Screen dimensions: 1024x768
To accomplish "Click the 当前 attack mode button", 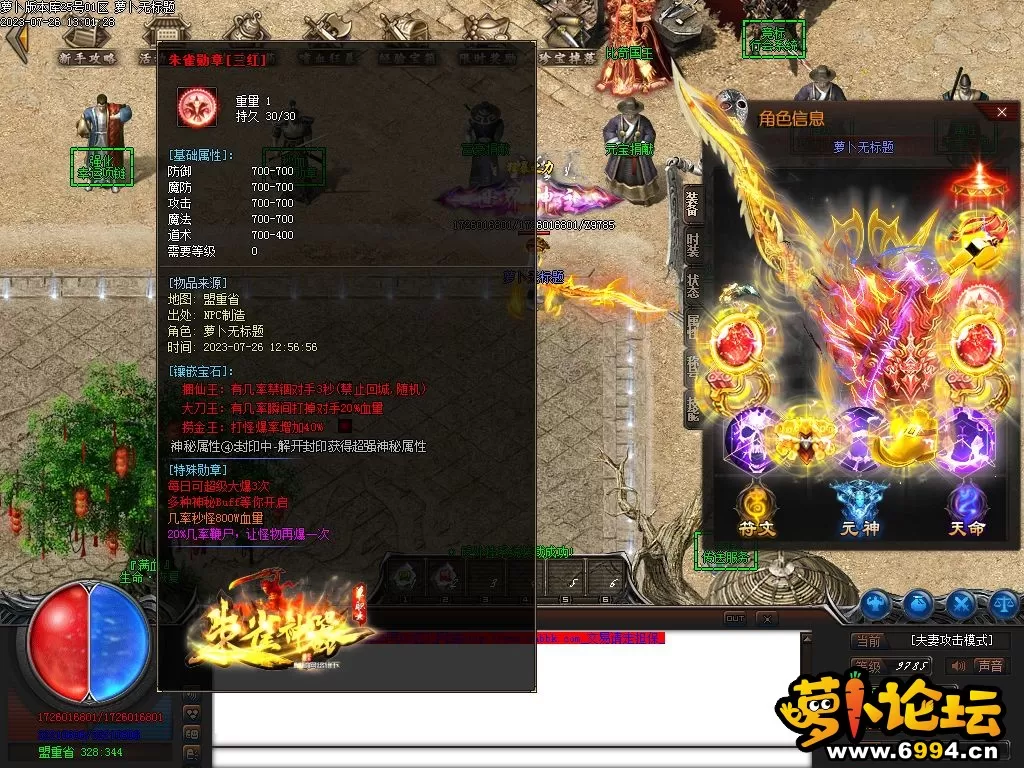I will pyautogui.click(x=869, y=640).
